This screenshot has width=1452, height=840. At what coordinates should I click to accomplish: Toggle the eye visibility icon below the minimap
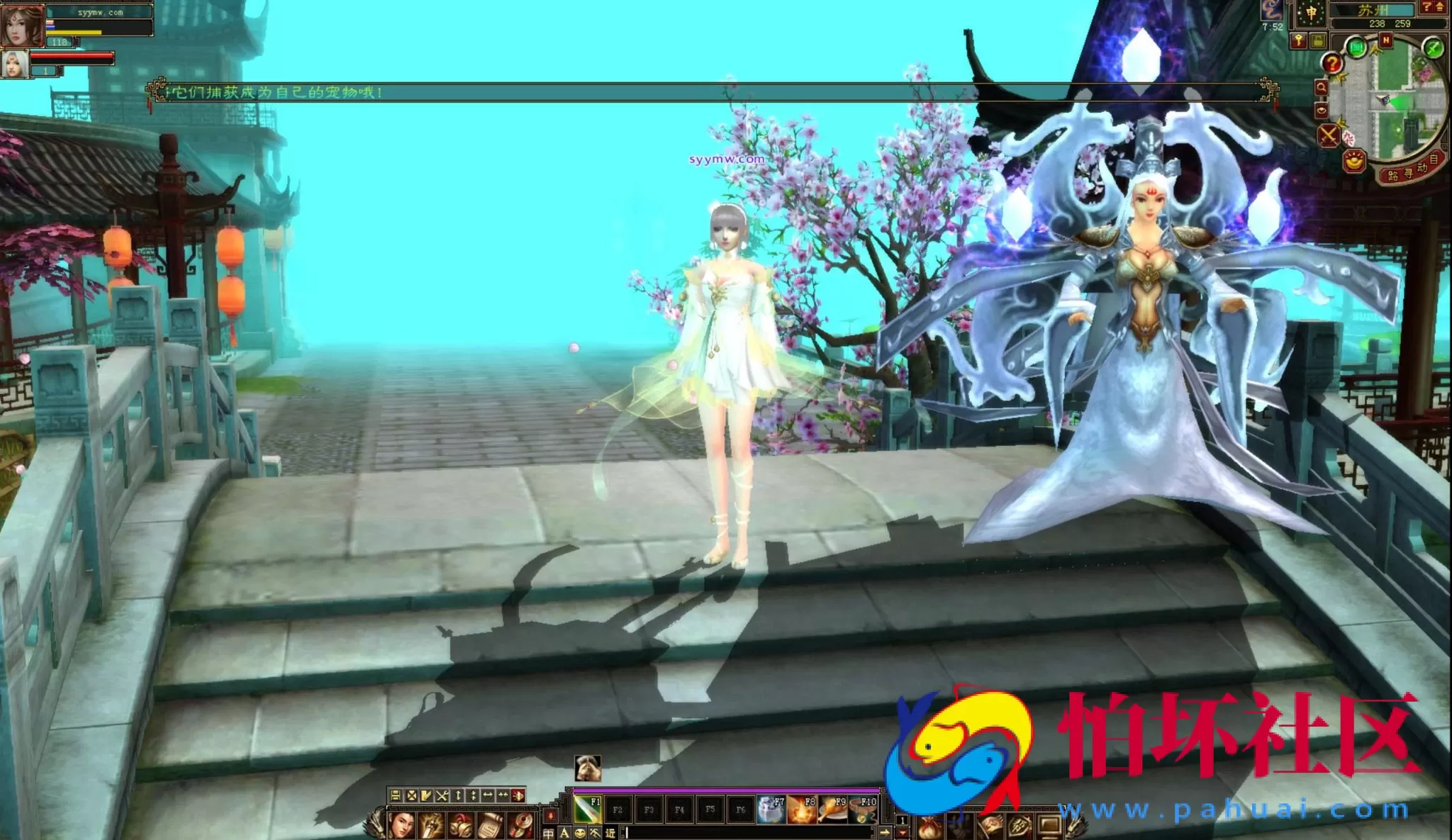pos(1322,111)
